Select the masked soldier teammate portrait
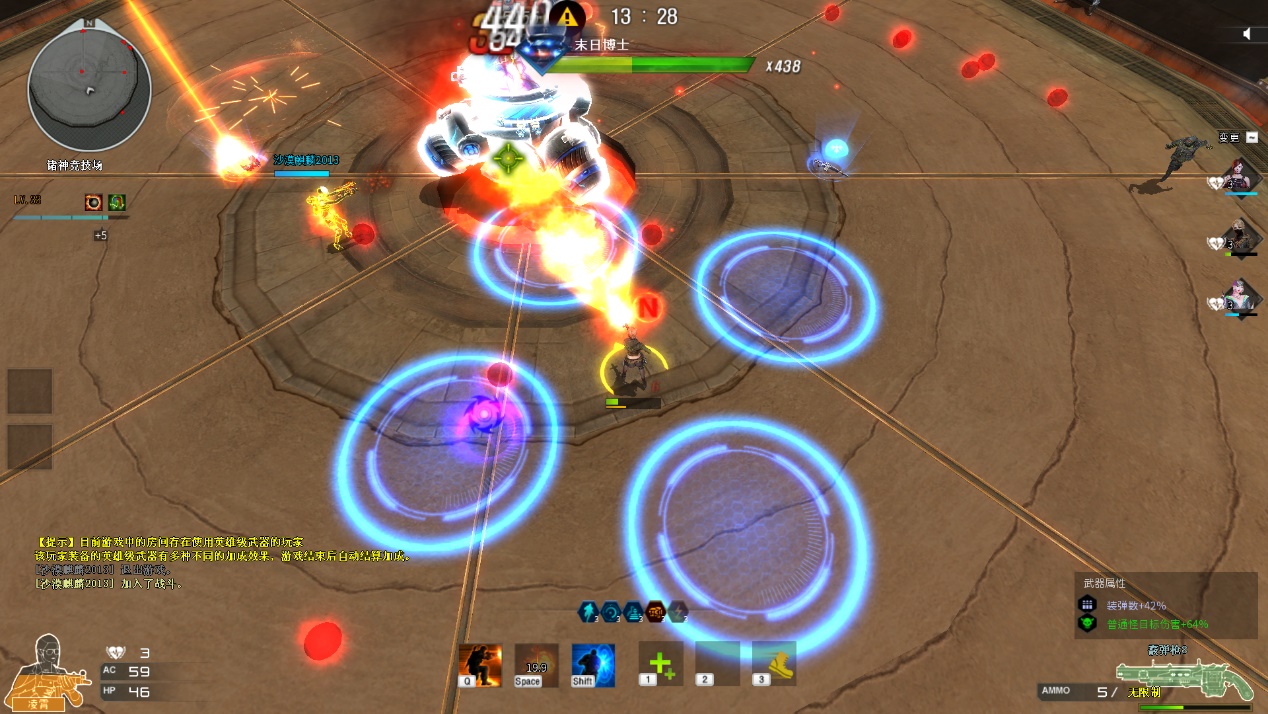Viewport: 1268px width, 714px height. 1241,236
